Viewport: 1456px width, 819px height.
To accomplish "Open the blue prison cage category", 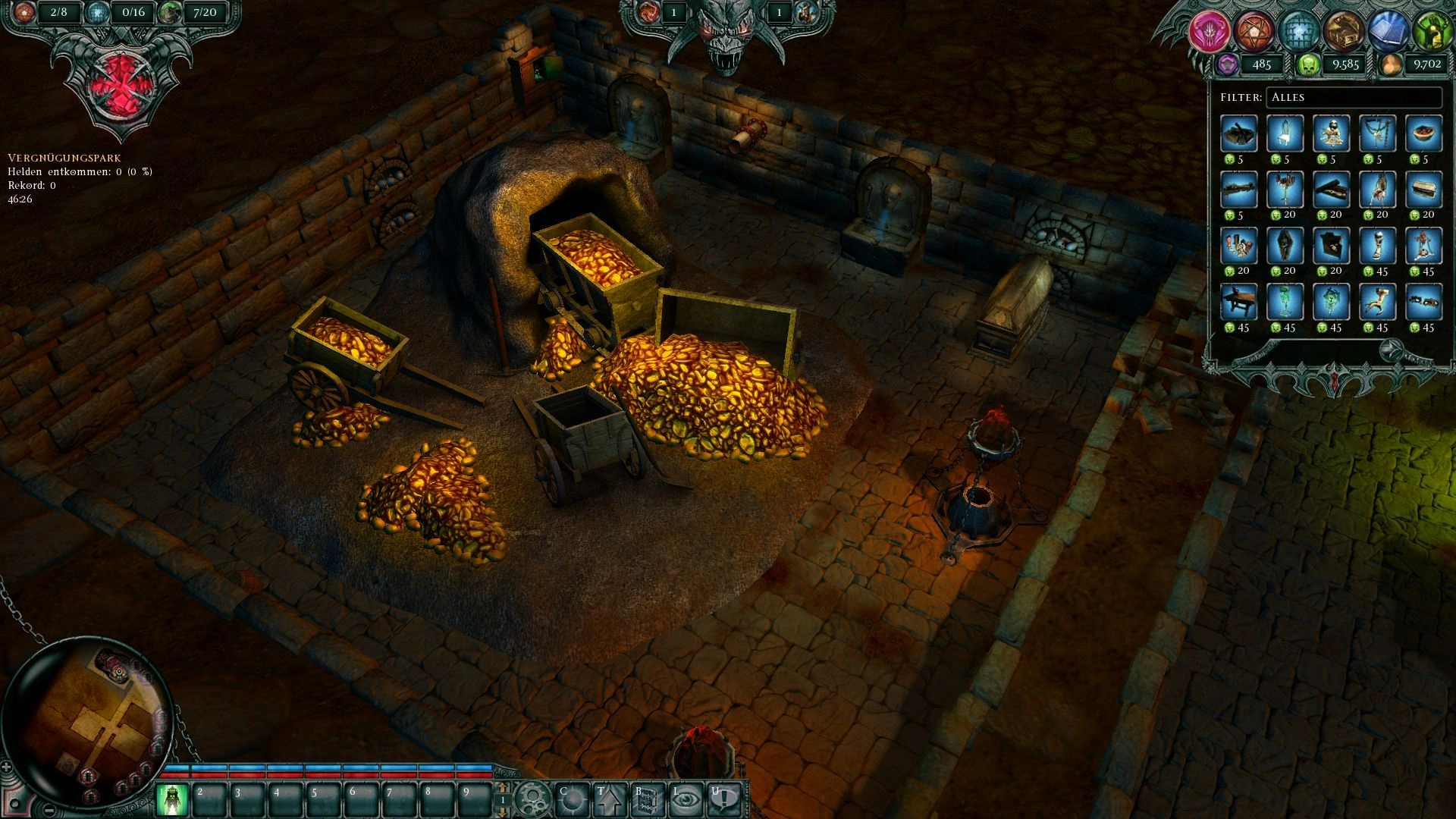I will click(x=1298, y=32).
